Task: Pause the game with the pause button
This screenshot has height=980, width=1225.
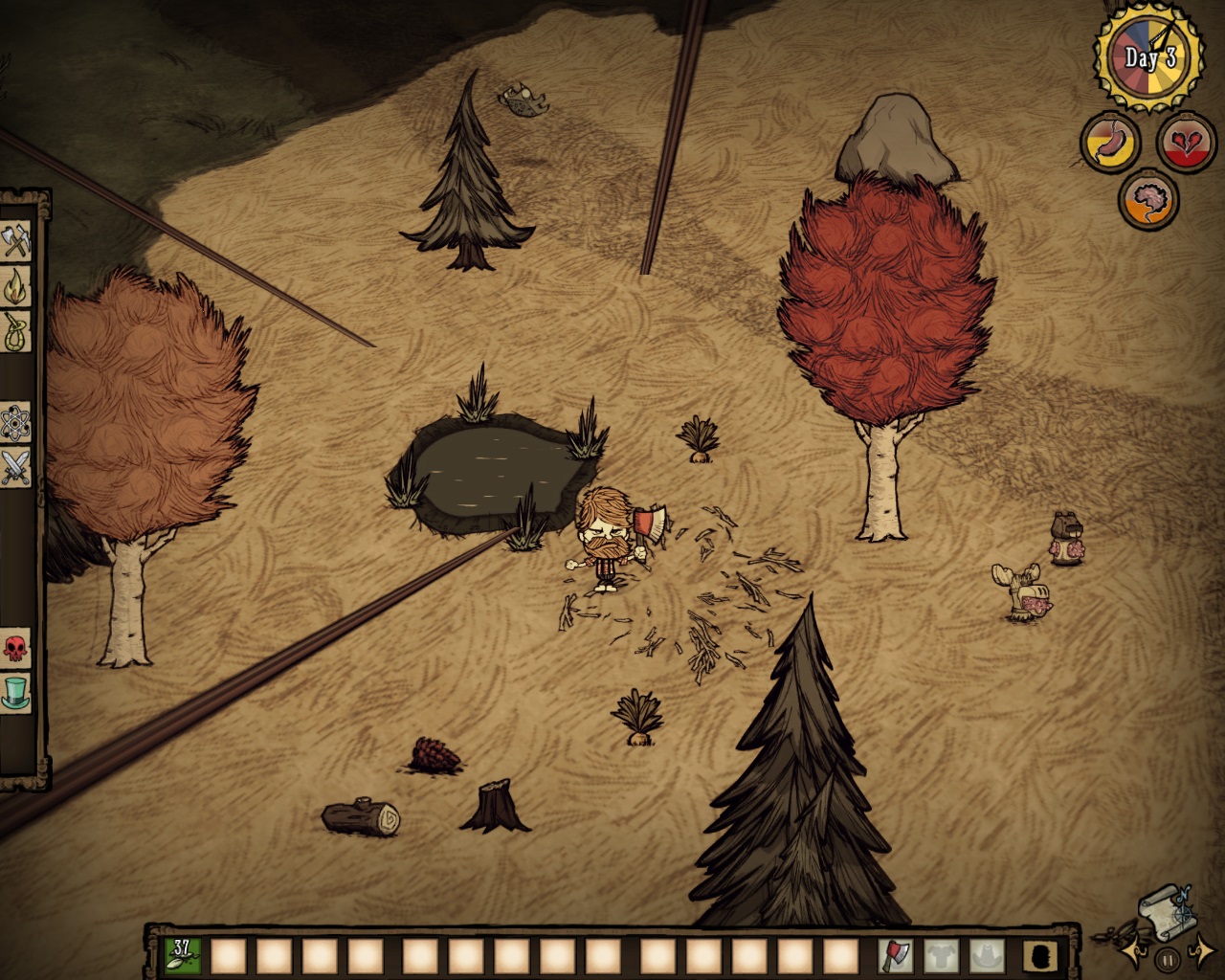Action: 1167,958
